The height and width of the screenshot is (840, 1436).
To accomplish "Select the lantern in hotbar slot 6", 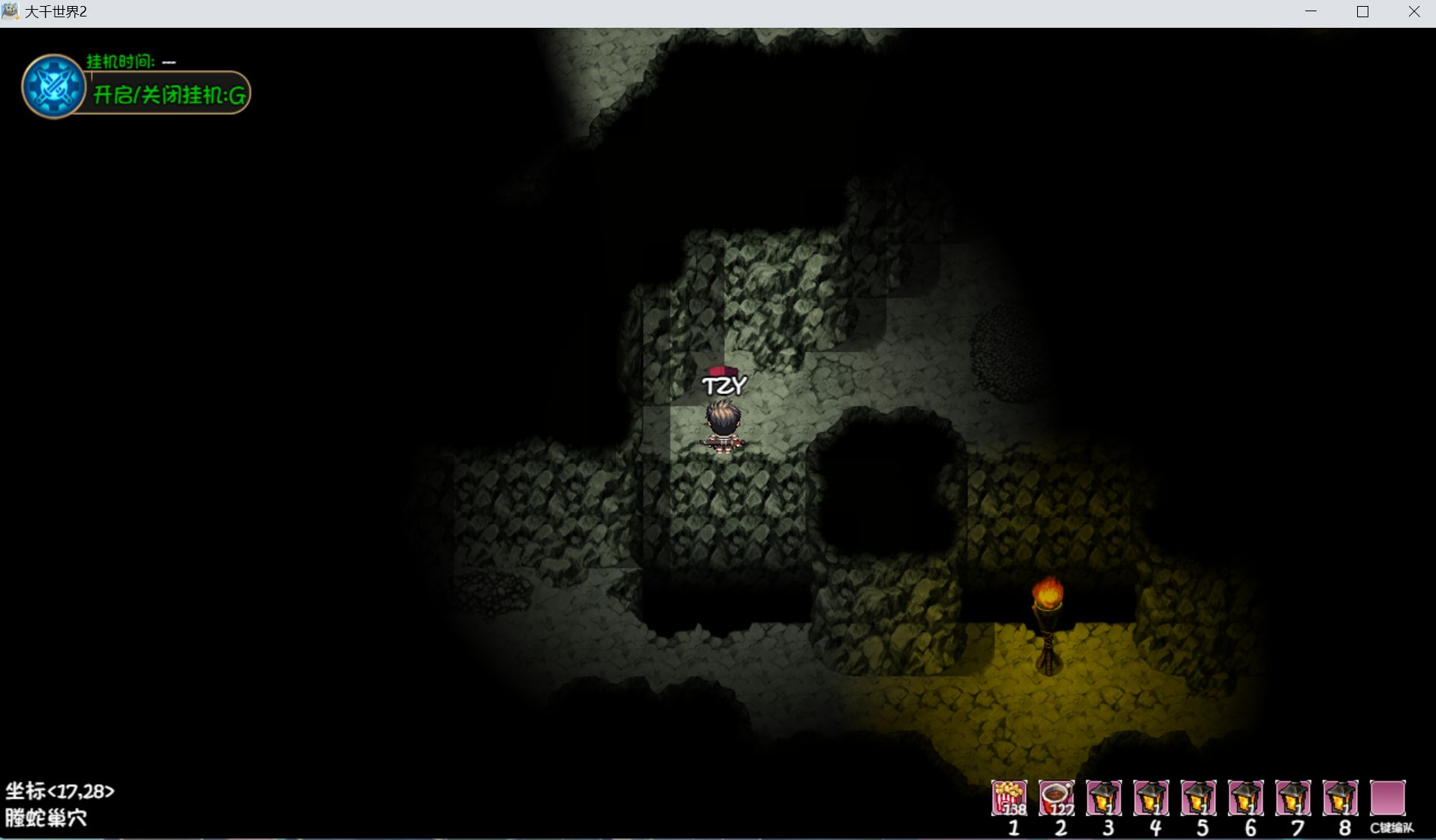I will [1246, 797].
